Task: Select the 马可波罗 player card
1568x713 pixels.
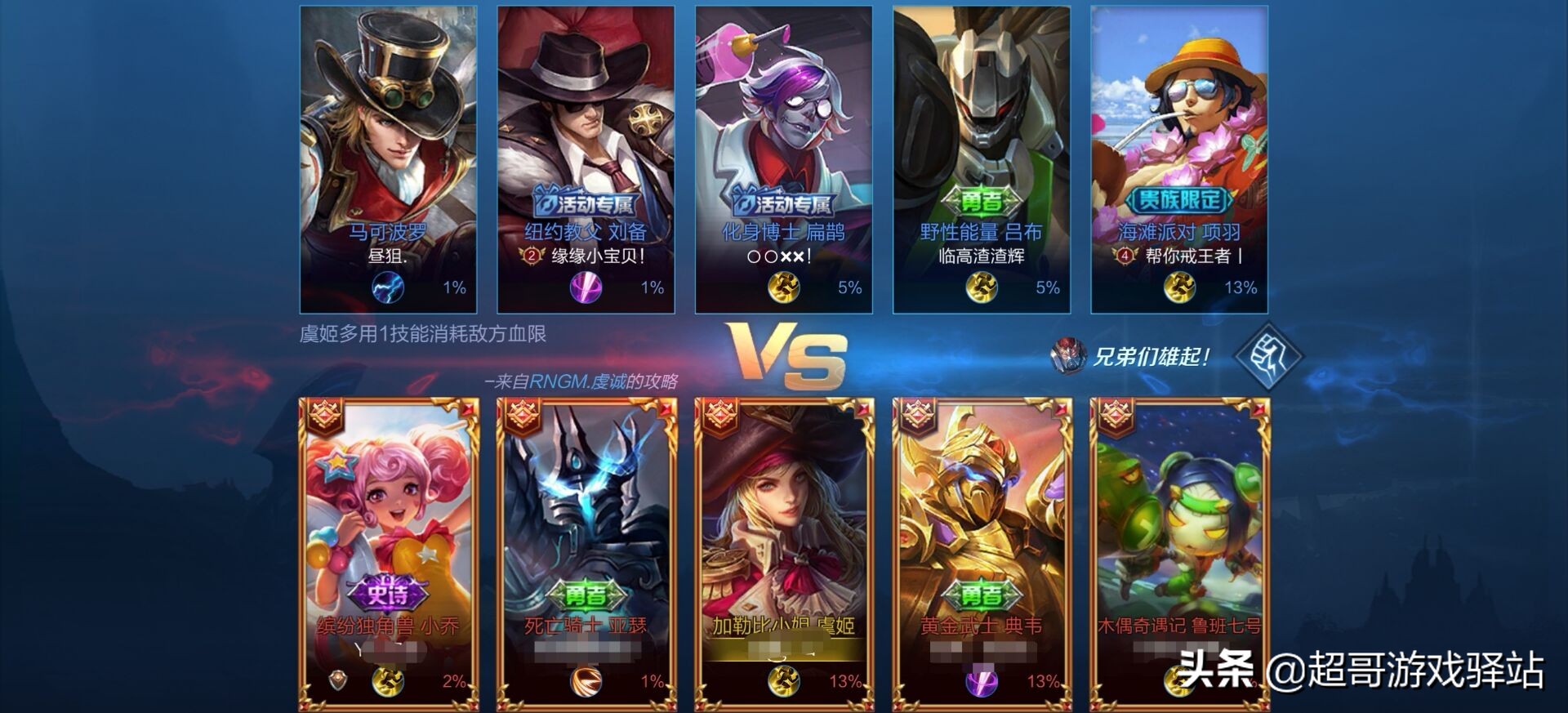Action: [388, 160]
